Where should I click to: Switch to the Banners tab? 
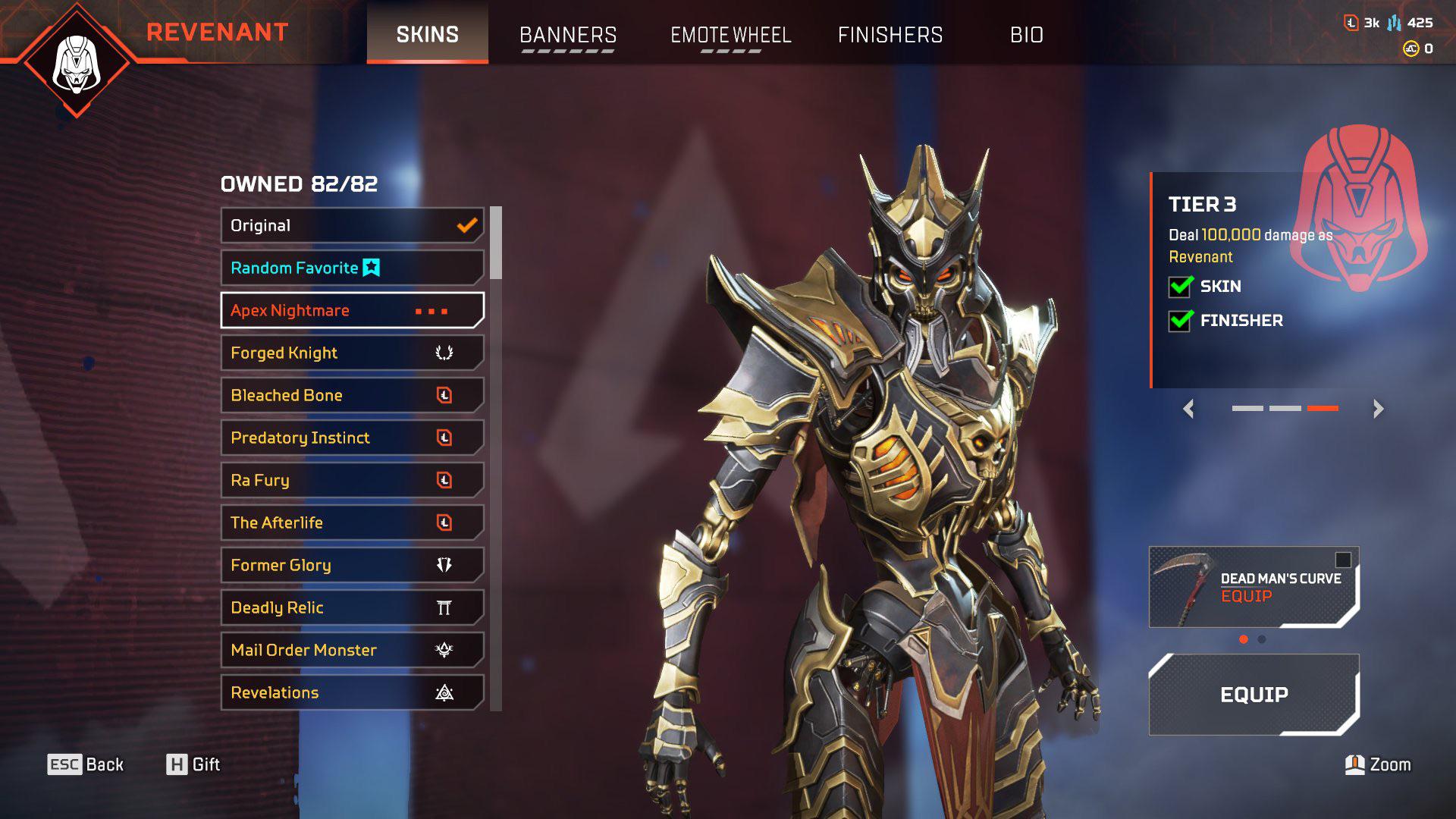[x=567, y=35]
